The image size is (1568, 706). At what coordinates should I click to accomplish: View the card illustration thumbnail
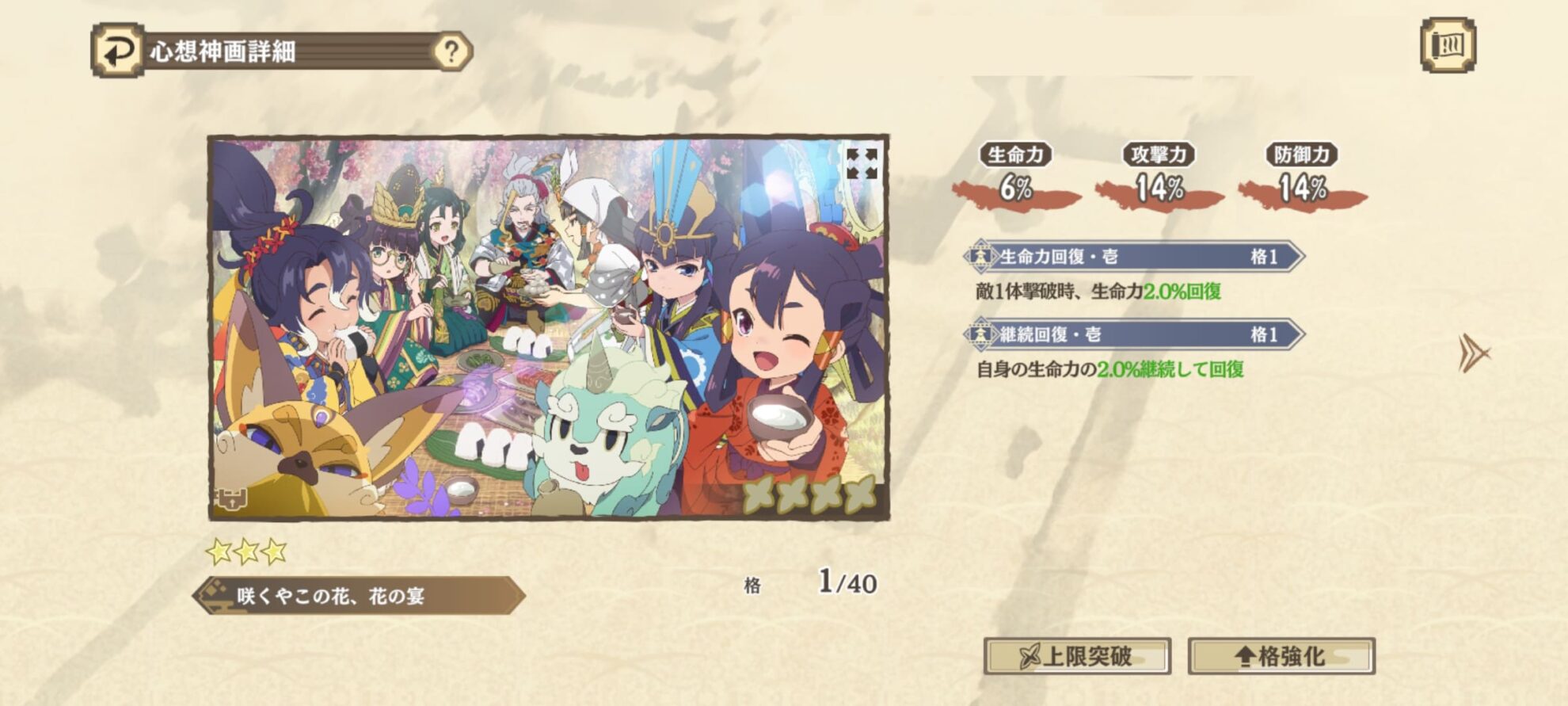point(548,327)
